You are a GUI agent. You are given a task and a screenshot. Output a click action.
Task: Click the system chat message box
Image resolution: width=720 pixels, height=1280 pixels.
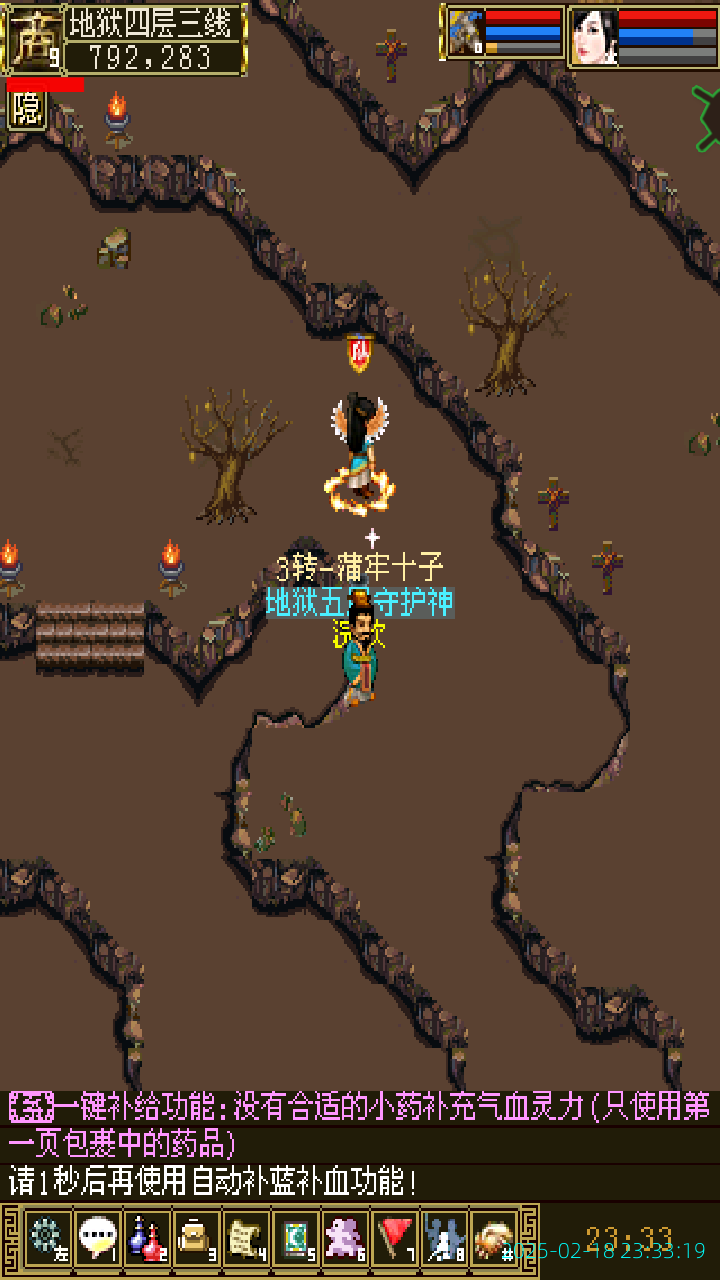(x=360, y=1144)
